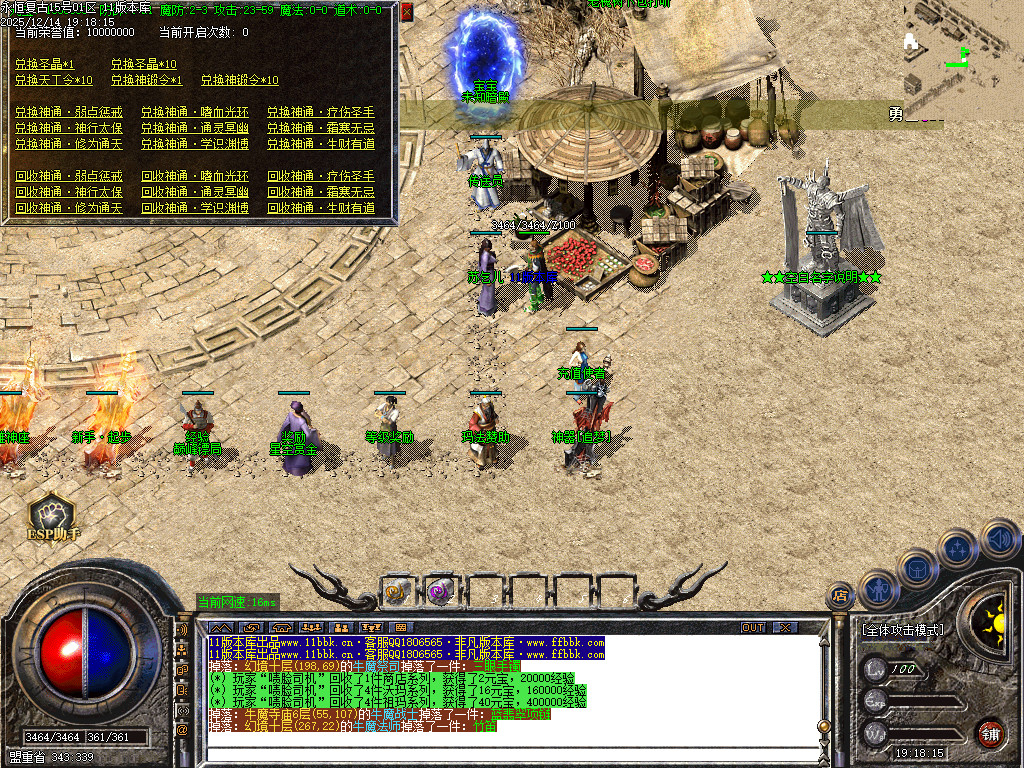
Task: Open the ESP助手 fist icon
Action: pyautogui.click(x=50, y=513)
